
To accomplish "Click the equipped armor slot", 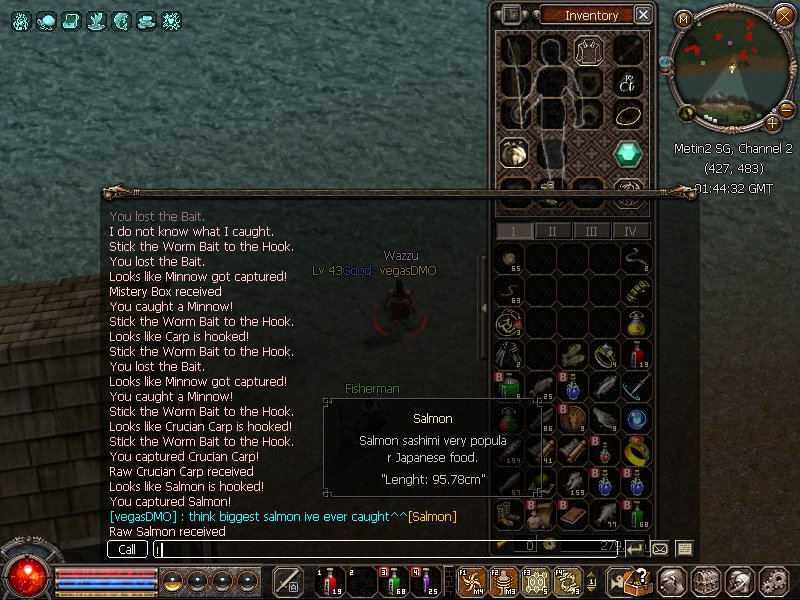I will click(550, 84).
